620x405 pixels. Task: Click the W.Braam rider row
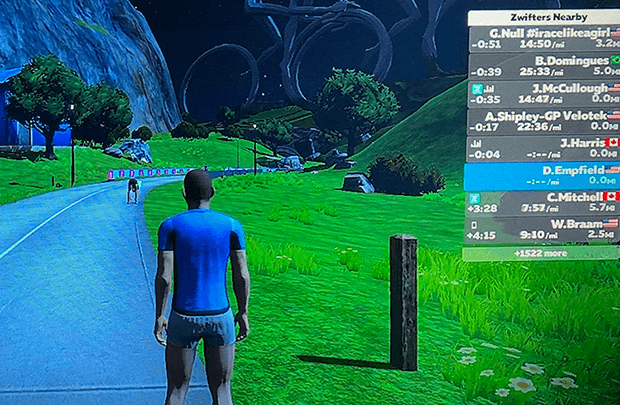(541, 230)
